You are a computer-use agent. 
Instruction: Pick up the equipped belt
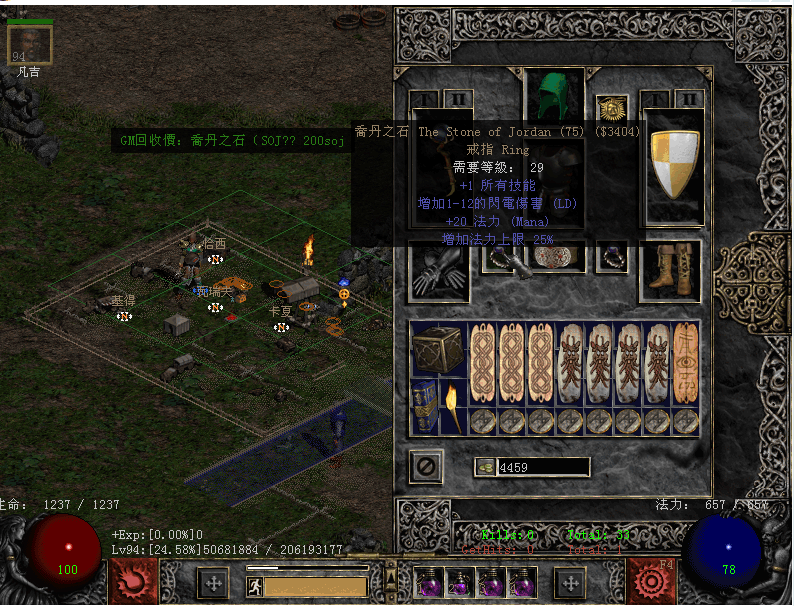pos(556,256)
